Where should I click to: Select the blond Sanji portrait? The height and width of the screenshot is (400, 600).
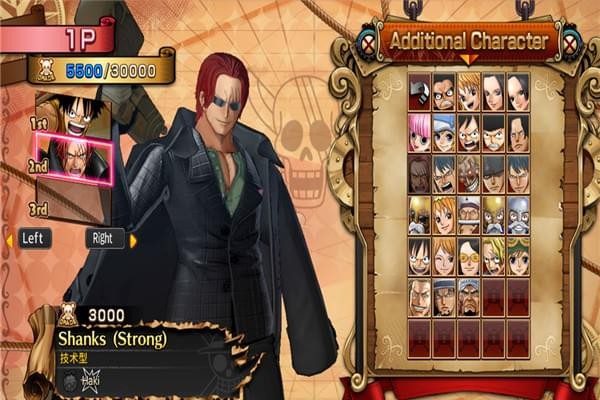pyautogui.click(x=494, y=255)
